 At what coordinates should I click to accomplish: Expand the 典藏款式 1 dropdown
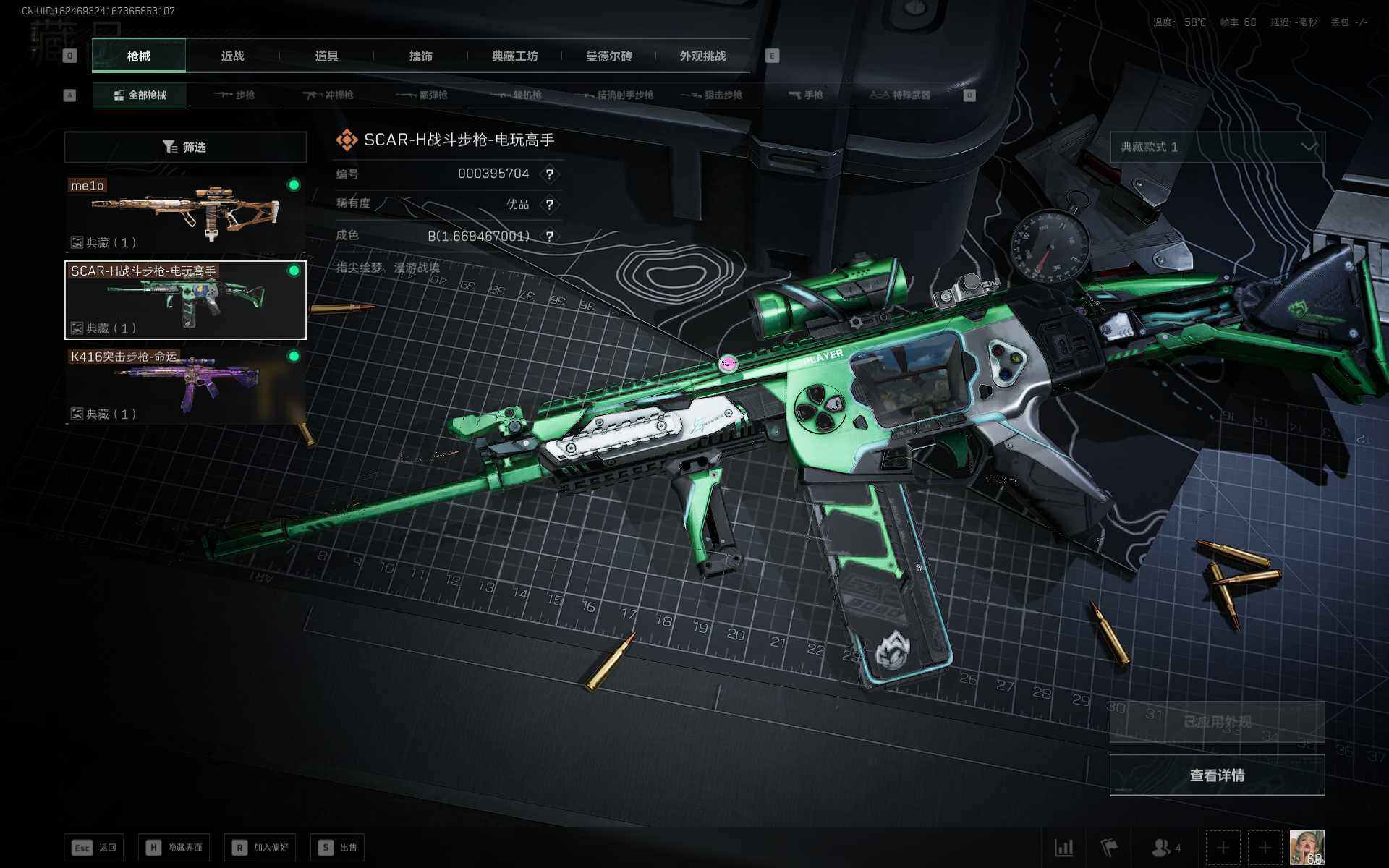point(1217,147)
